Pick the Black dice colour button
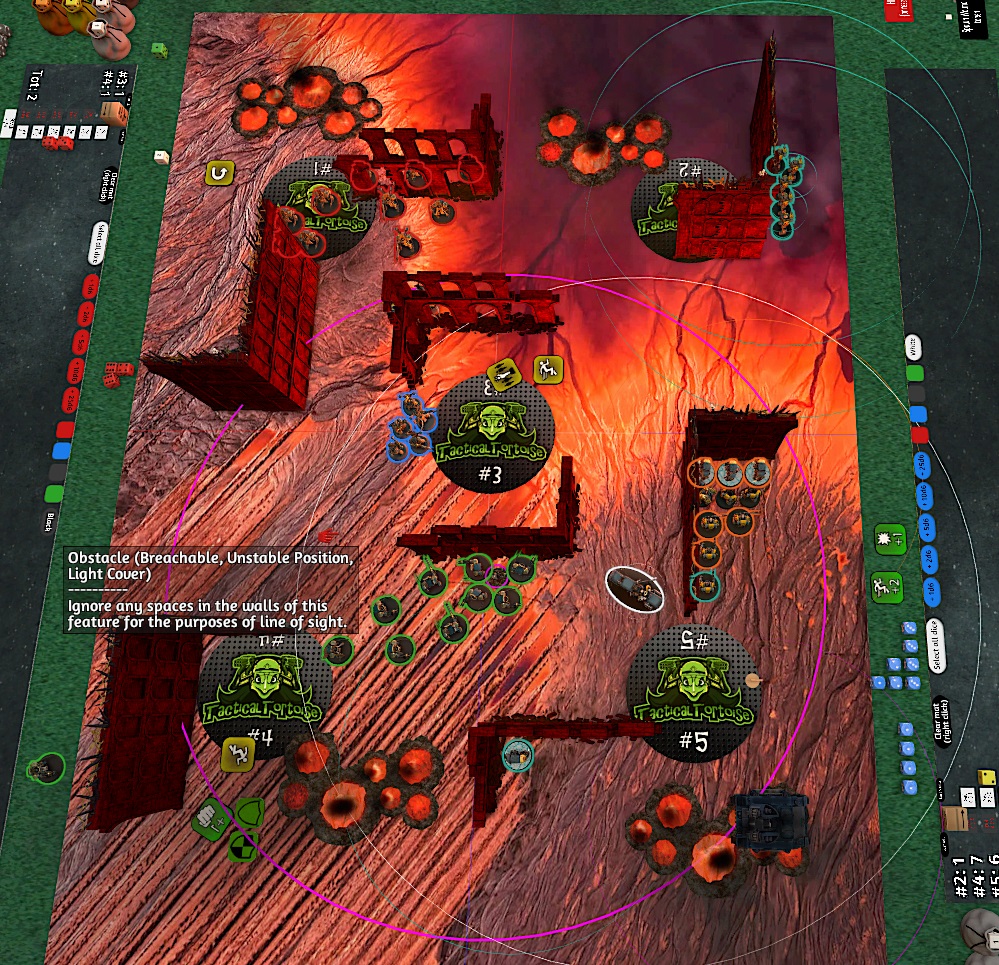 [x=52, y=519]
